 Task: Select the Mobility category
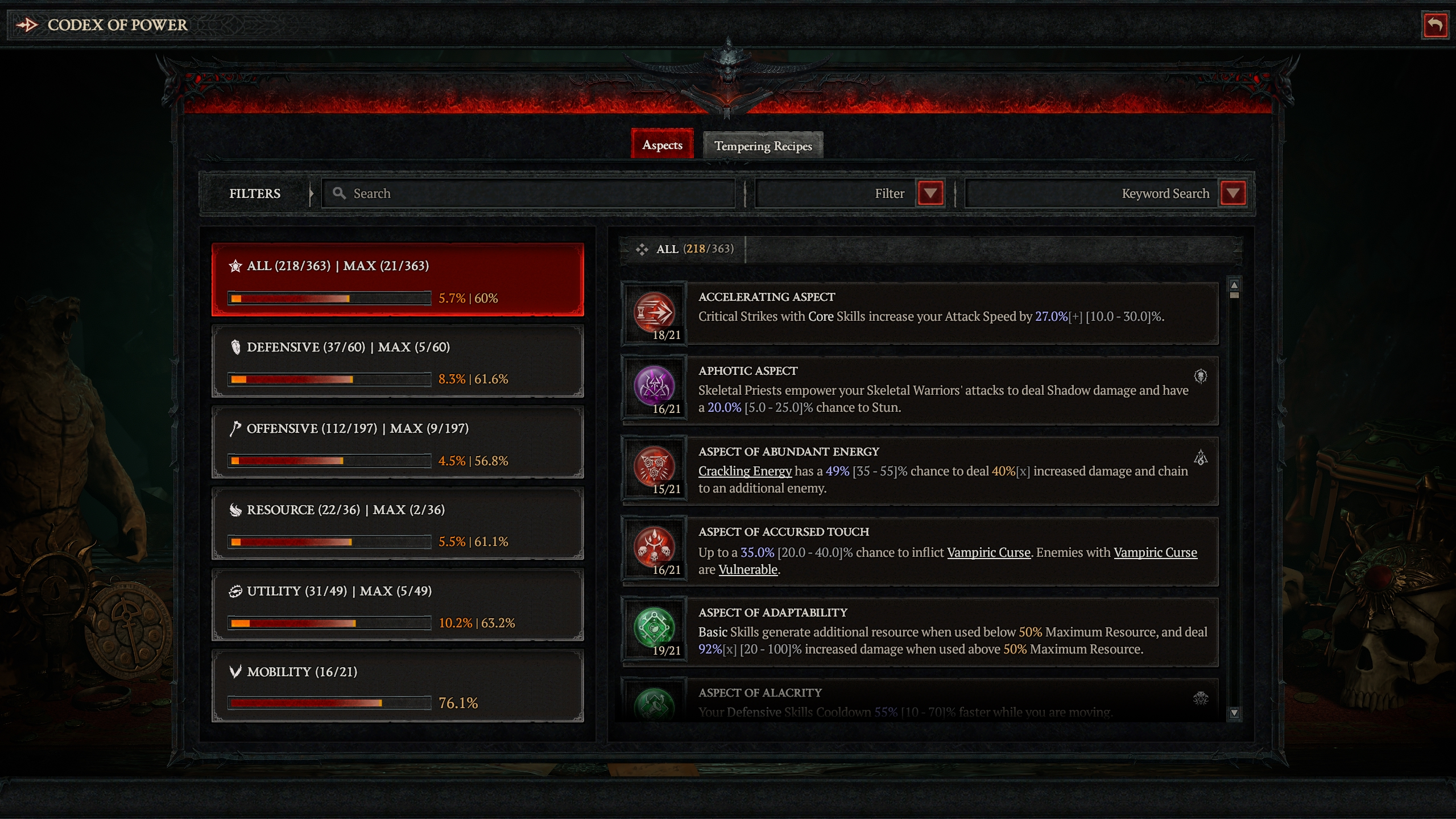point(397,686)
